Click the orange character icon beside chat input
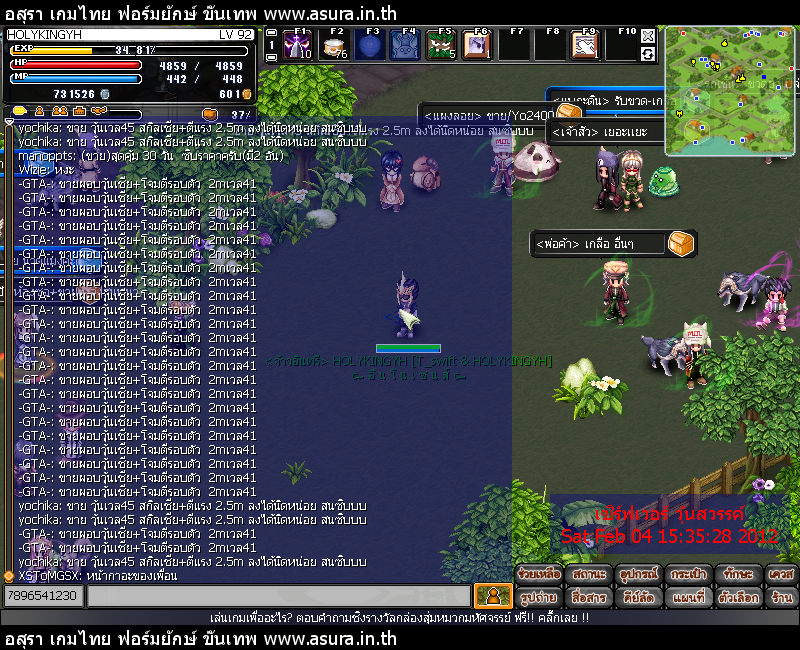 point(492,596)
